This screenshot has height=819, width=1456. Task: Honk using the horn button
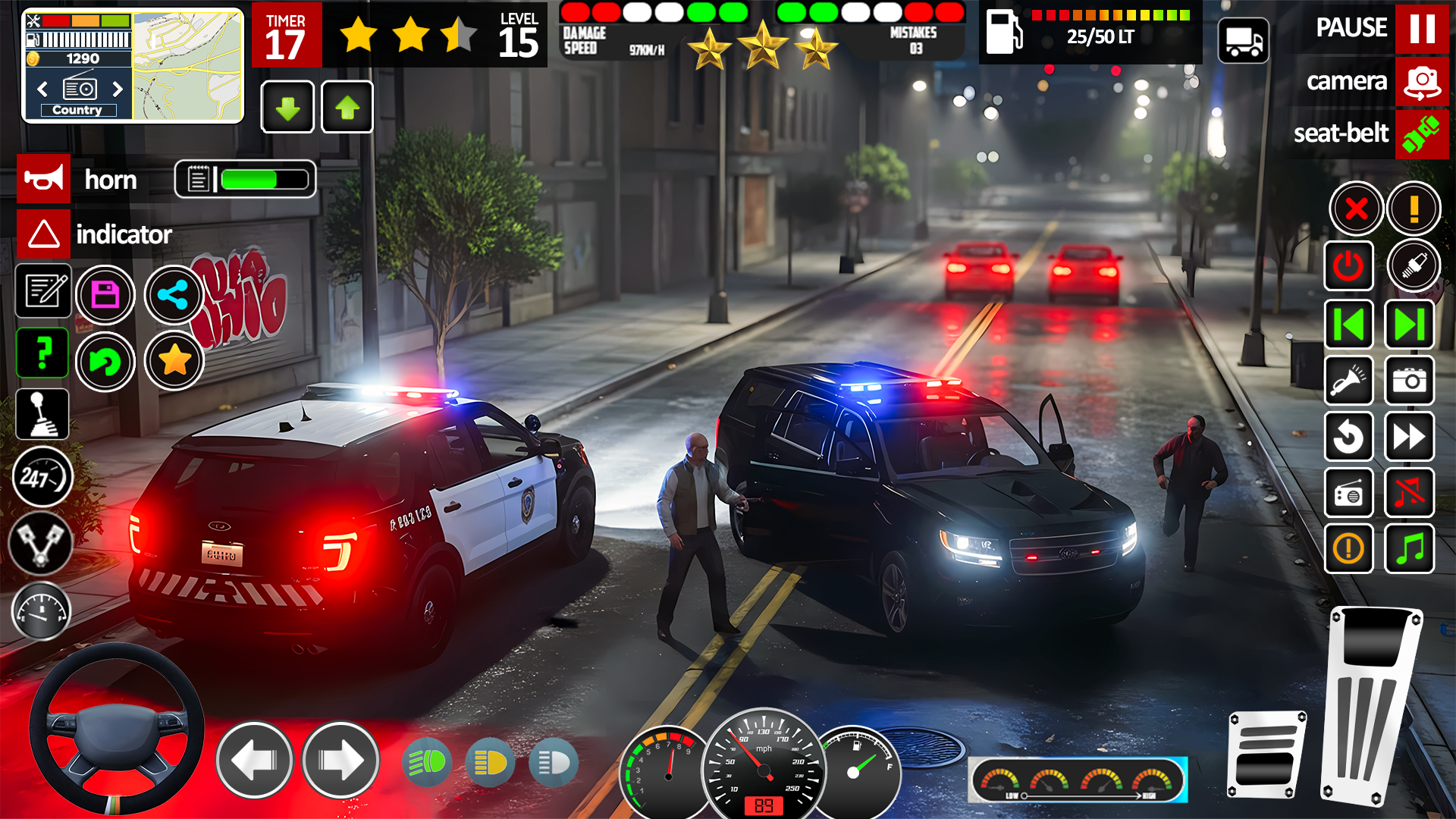43,179
